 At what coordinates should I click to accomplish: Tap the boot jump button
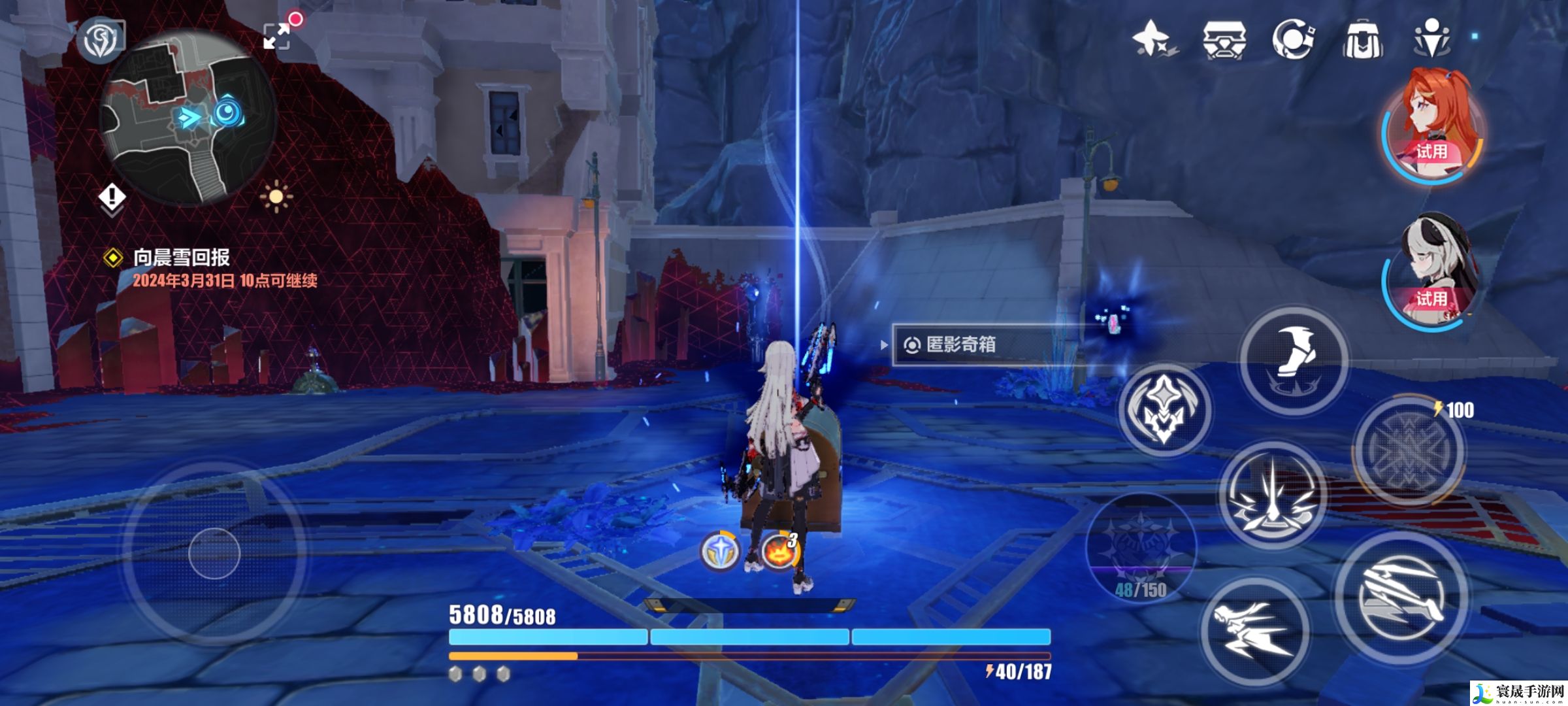click(x=1294, y=360)
